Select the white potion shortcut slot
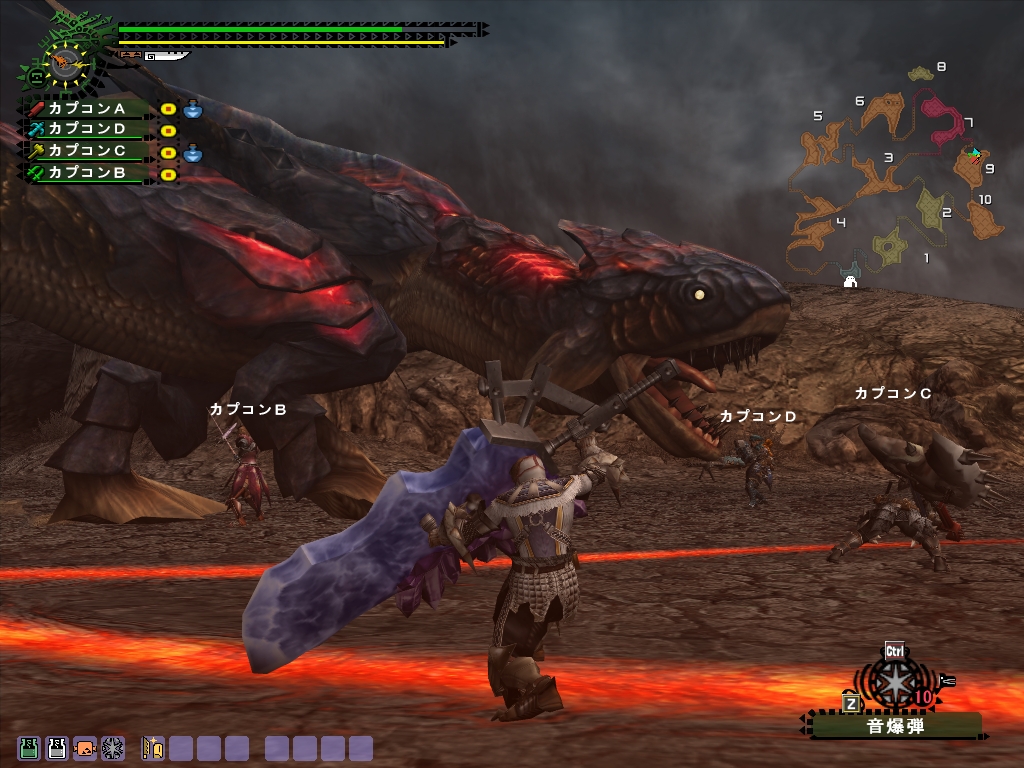The width and height of the screenshot is (1024, 768). [x=57, y=748]
